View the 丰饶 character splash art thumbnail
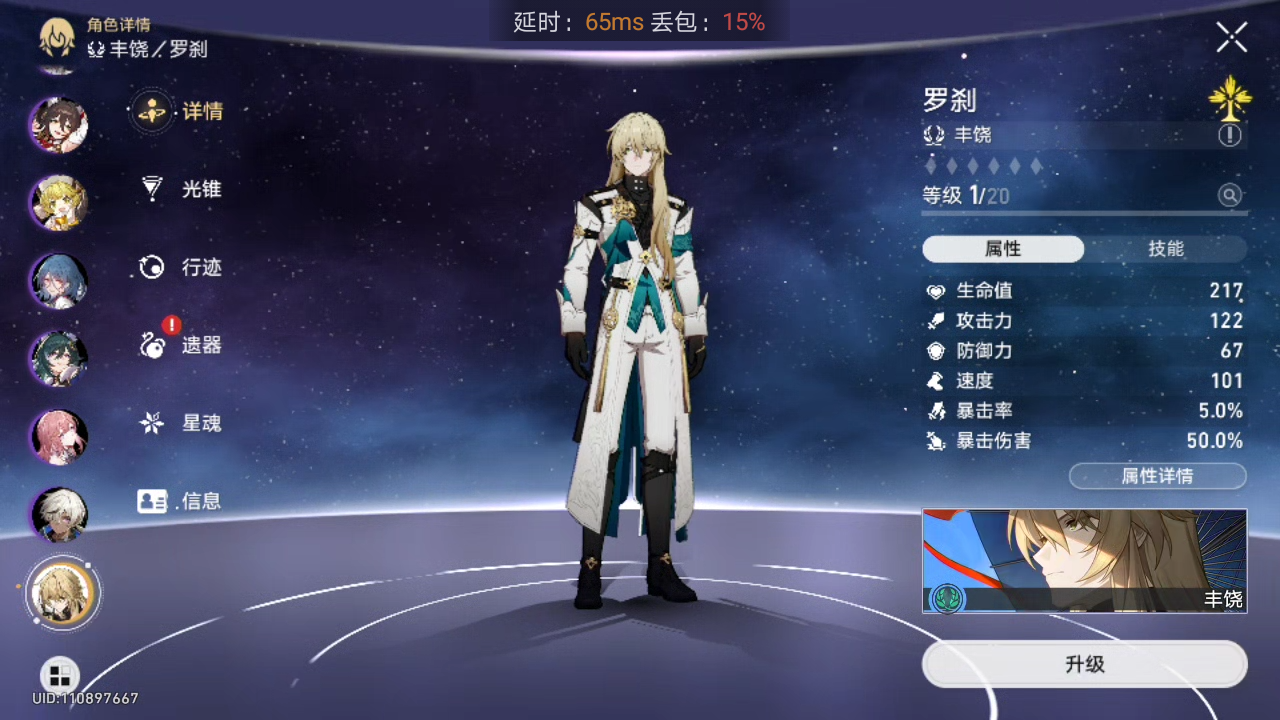Screen dimensions: 1280x720 1084,560
